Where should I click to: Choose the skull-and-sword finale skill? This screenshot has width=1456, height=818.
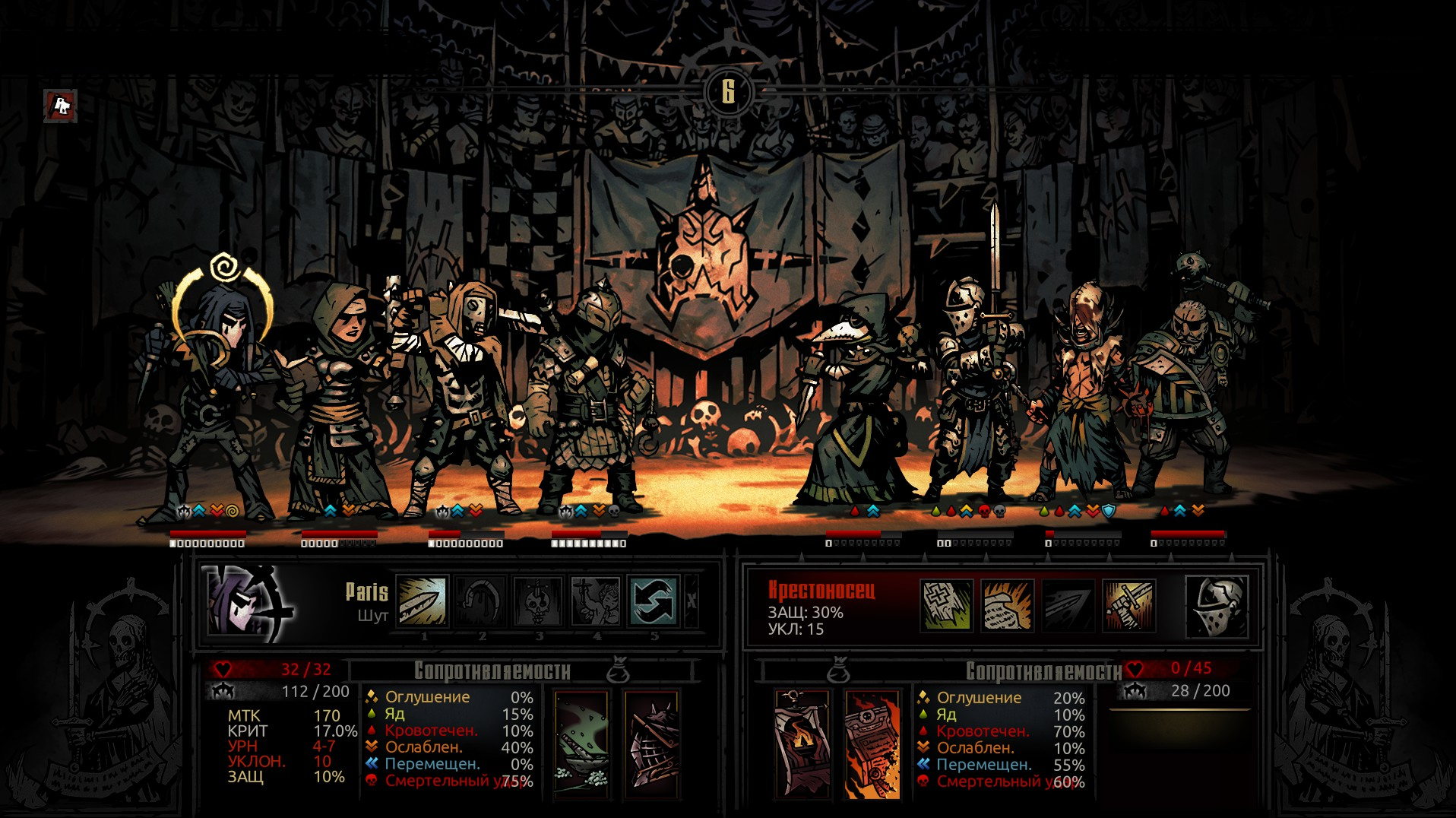538,602
